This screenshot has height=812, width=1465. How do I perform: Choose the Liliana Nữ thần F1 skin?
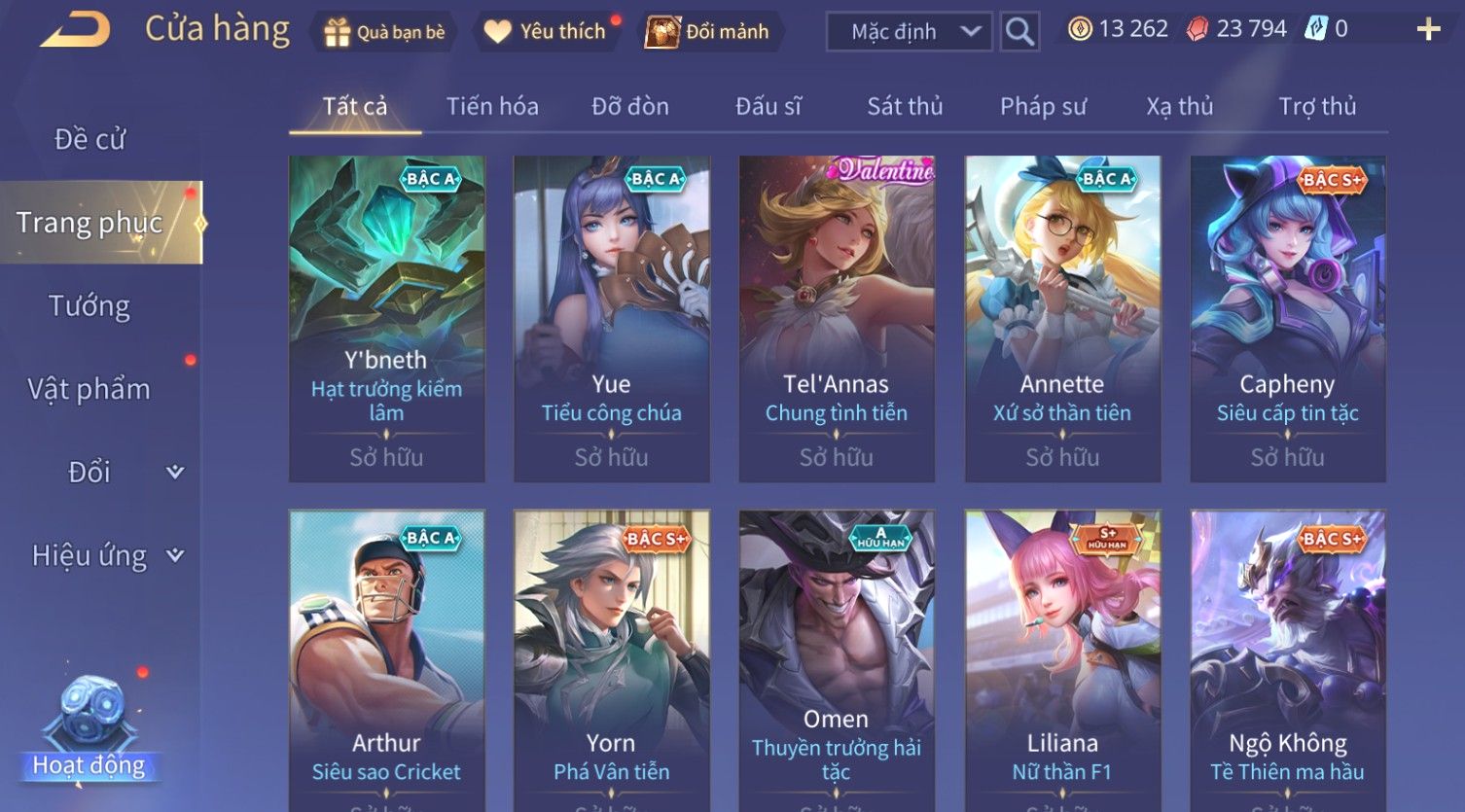(x=1062, y=661)
